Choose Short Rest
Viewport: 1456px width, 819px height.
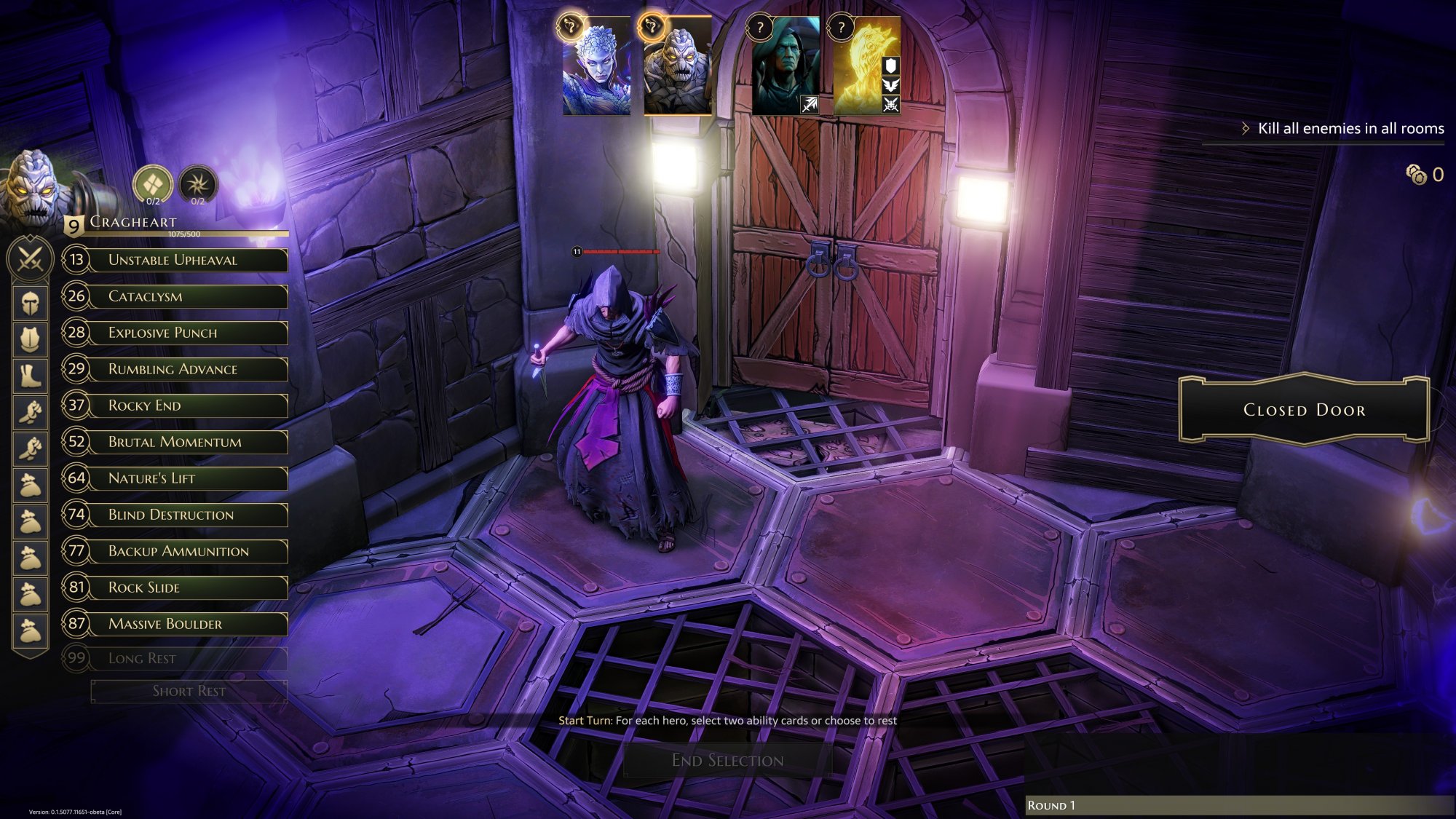coord(189,691)
